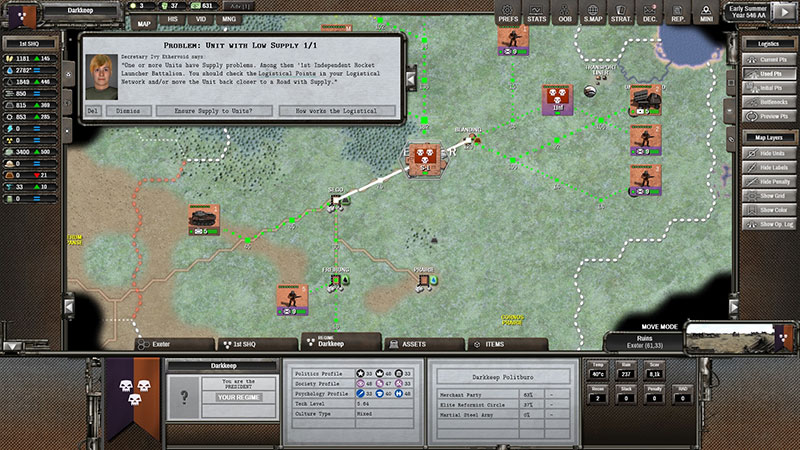Click the Del button on the message
800x450 pixels.
click(x=93, y=111)
